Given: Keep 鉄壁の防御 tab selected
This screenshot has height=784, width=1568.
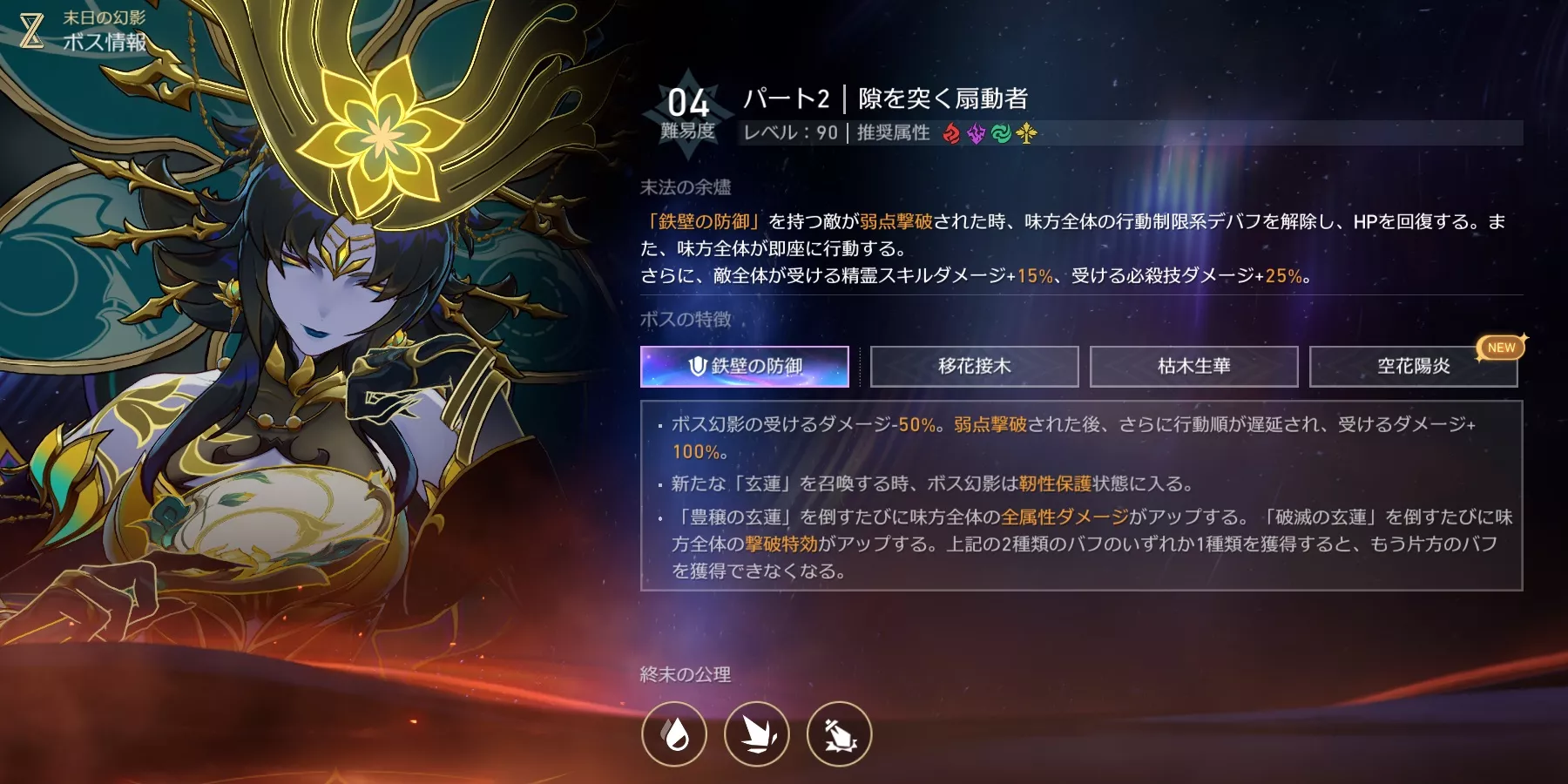Looking at the screenshot, I should (745, 366).
